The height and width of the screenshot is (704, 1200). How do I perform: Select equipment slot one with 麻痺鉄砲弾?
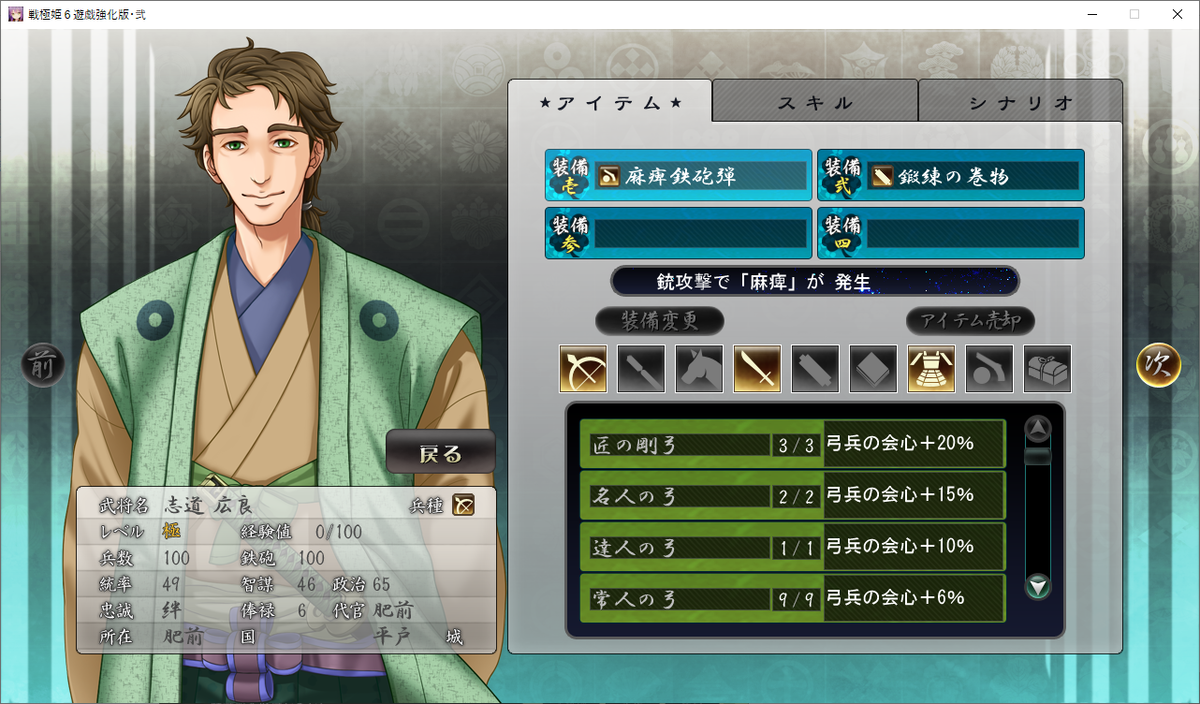point(679,176)
